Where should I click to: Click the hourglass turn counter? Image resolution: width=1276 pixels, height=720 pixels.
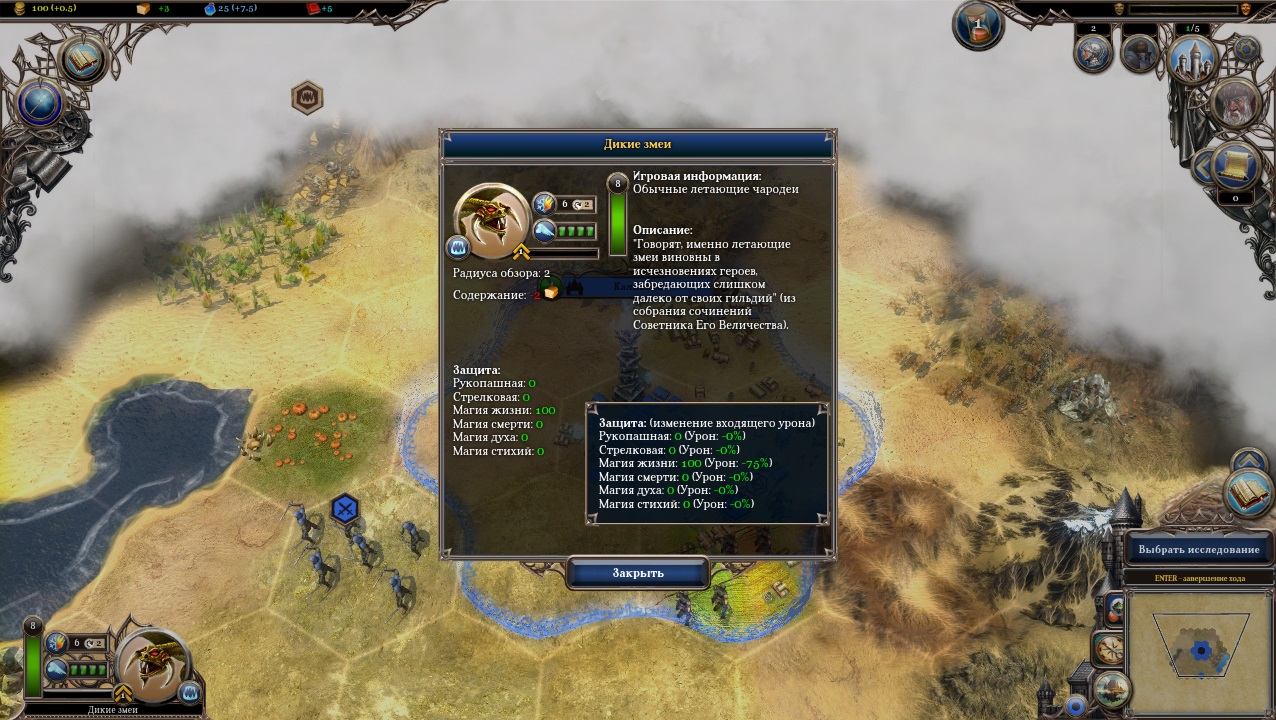[x=977, y=25]
